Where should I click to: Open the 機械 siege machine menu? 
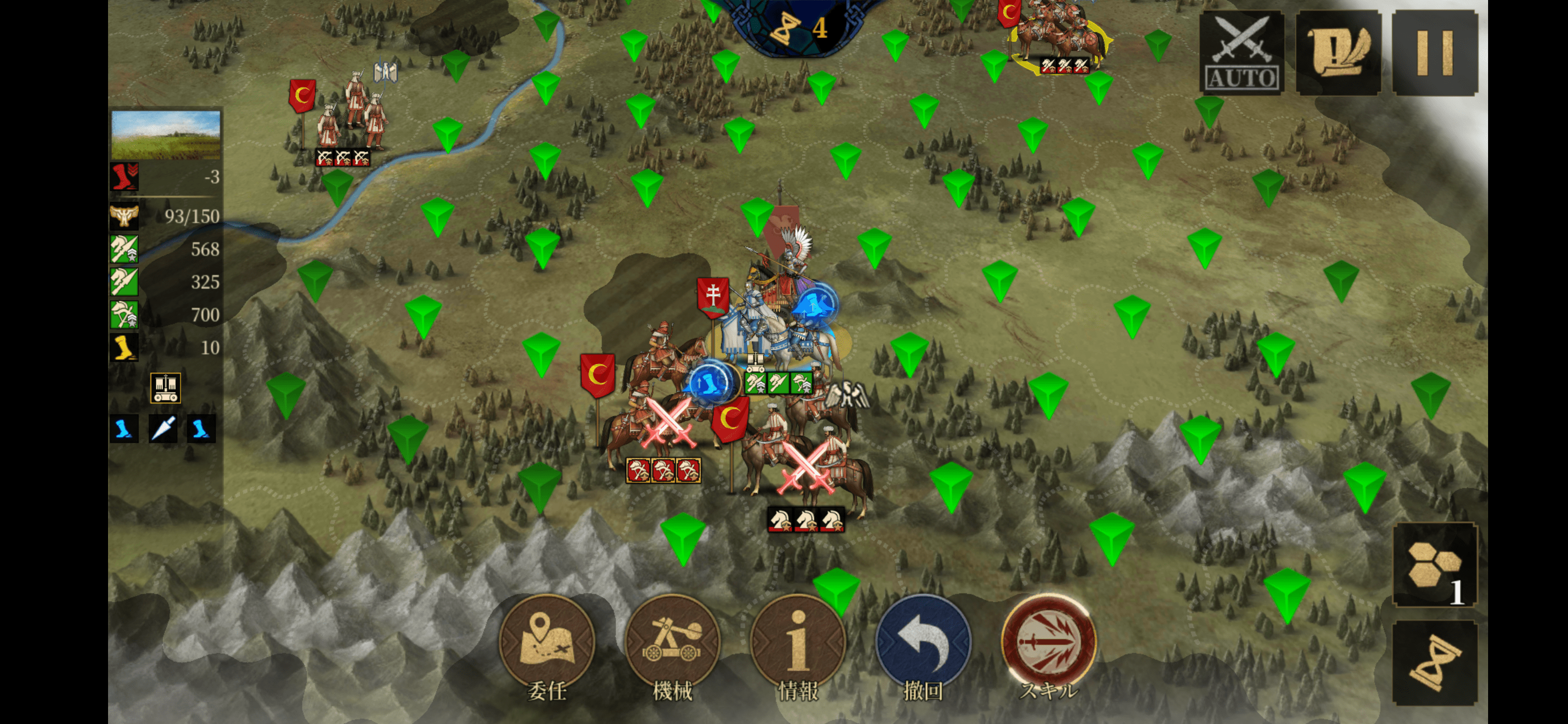(672, 642)
